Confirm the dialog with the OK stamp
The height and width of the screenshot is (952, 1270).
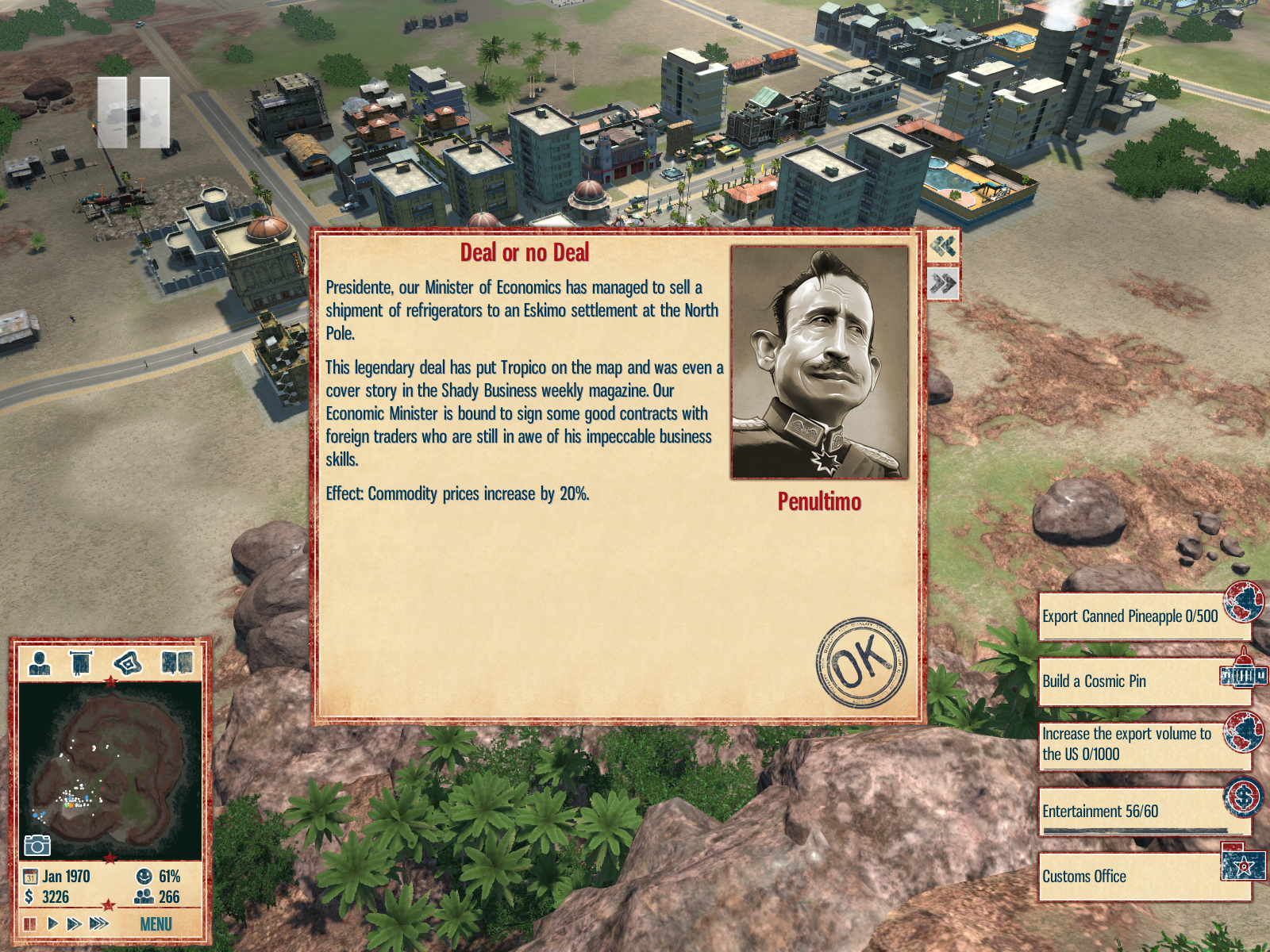pos(861,662)
